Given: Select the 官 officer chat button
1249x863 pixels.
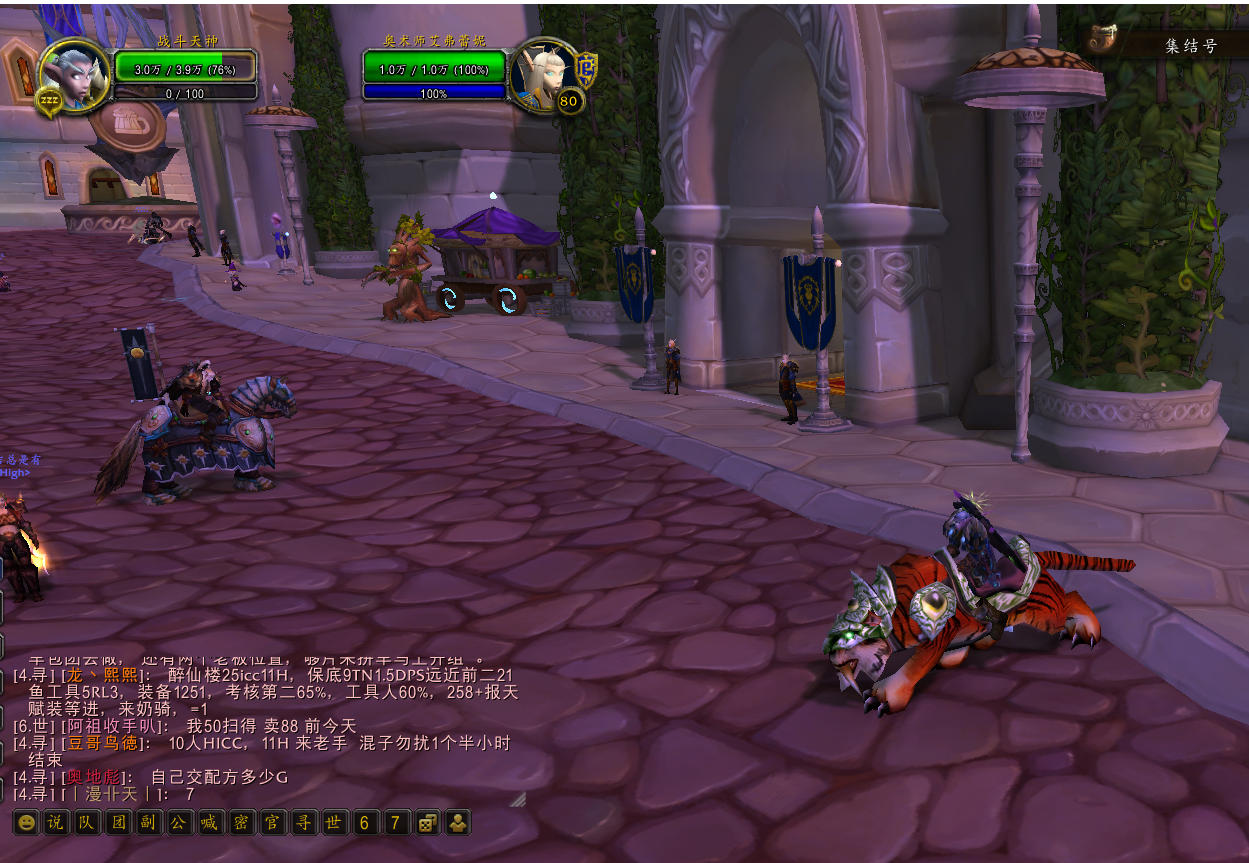Looking at the screenshot, I should click(271, 823).
